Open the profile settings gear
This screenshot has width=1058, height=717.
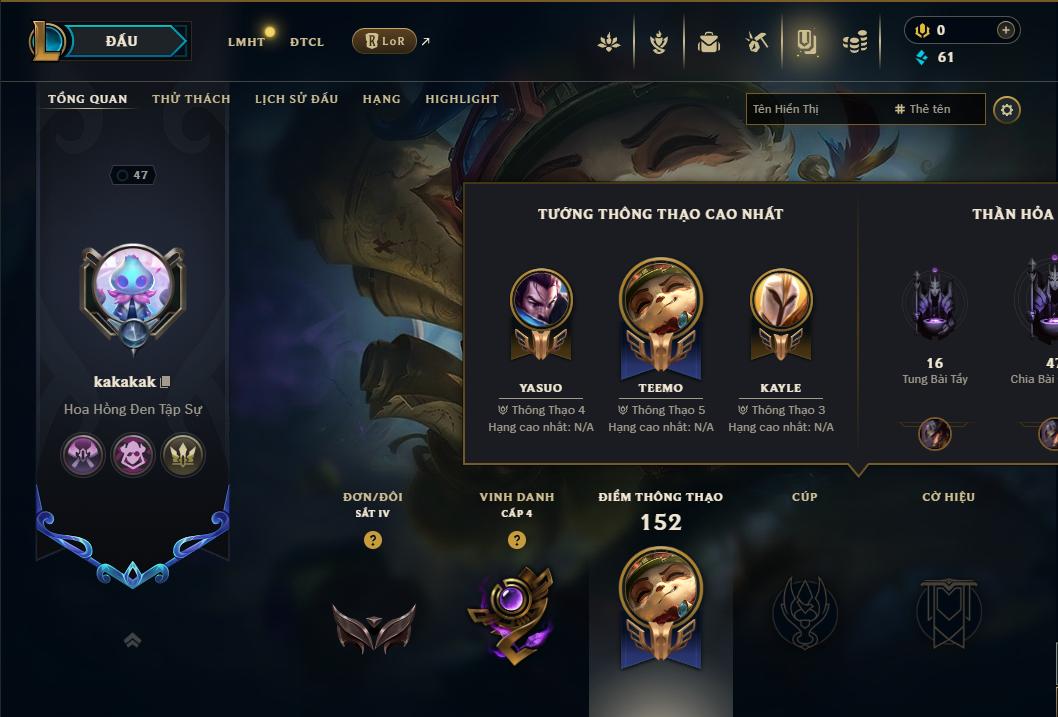click(1007, 109)
